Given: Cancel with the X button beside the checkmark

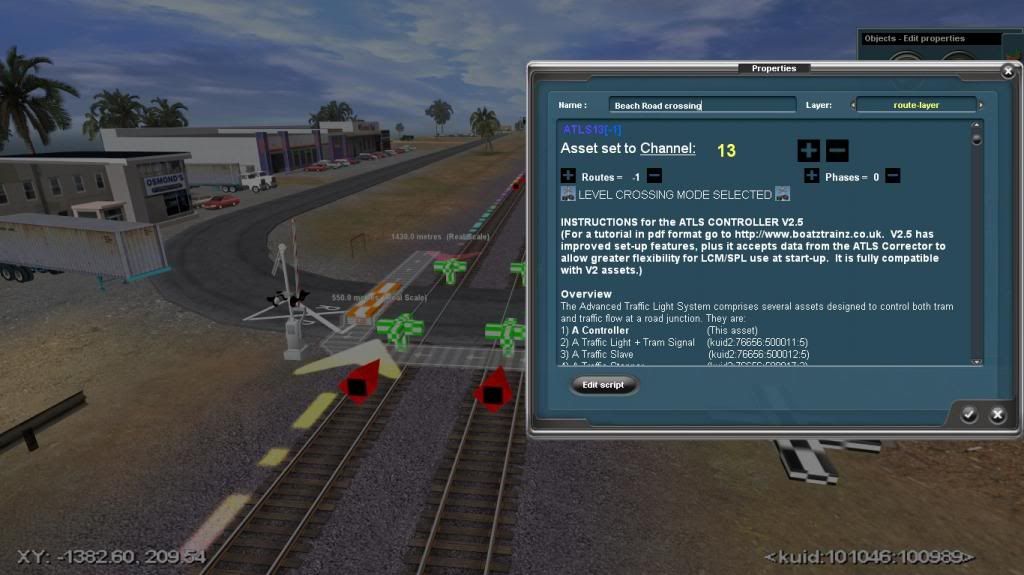Looking at the screenshot, I should pyautogui.click(x=997, y=415).
